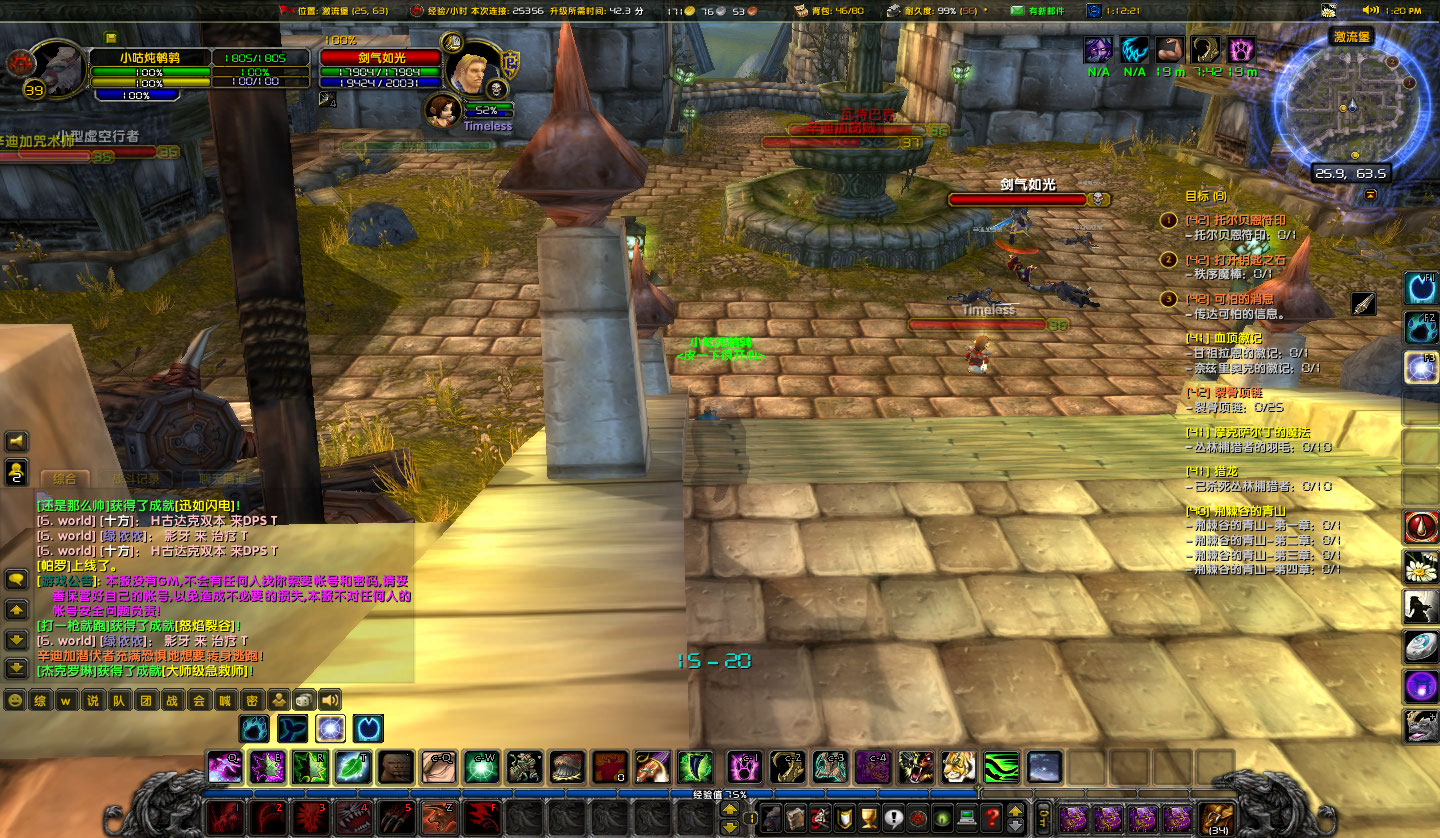Open the backpack bag showing (34) slots
The height and width of the screenshot is (838, 1440).
(x=1217, y=818)
